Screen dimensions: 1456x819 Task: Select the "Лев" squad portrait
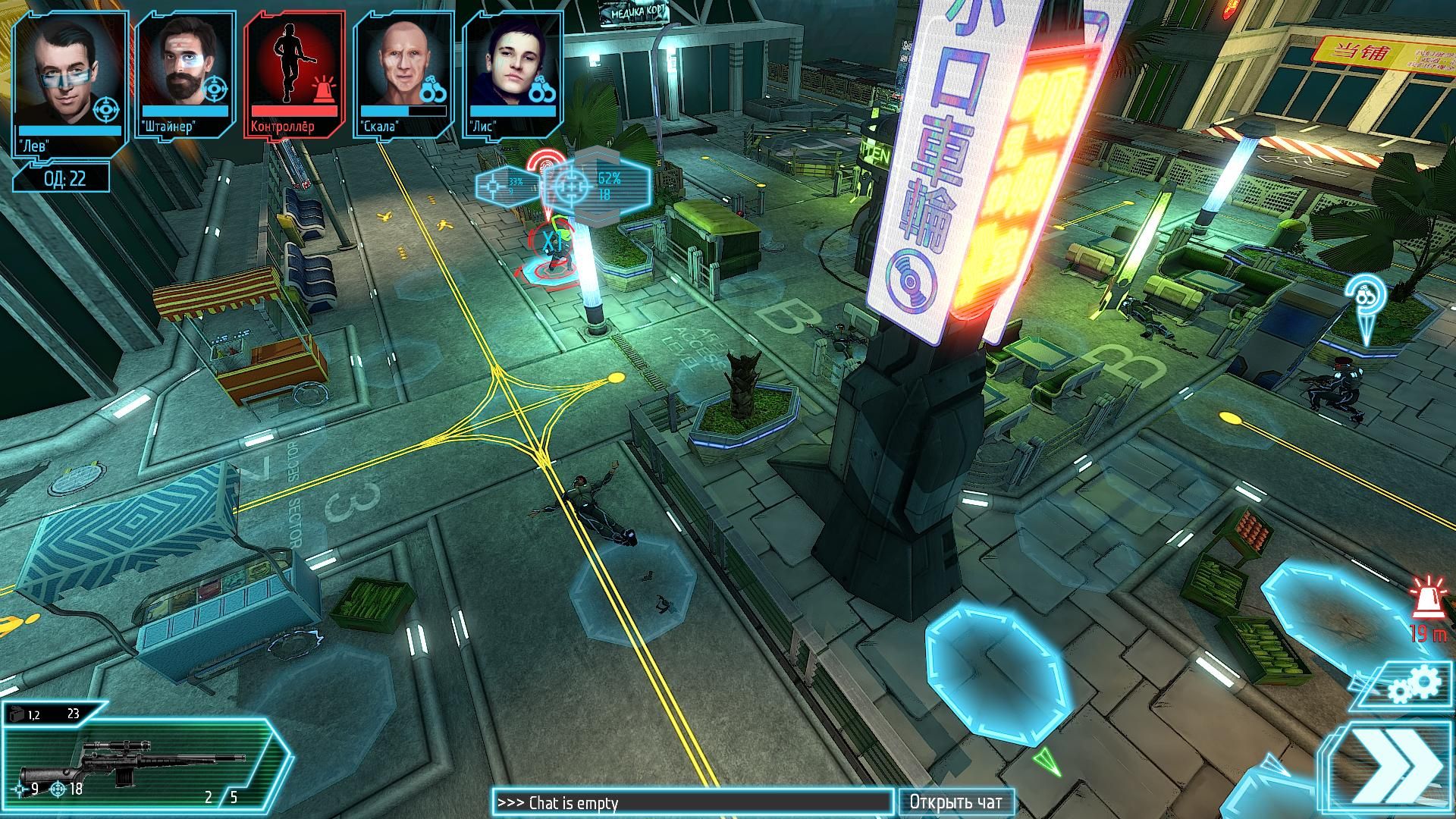point(69,78)
